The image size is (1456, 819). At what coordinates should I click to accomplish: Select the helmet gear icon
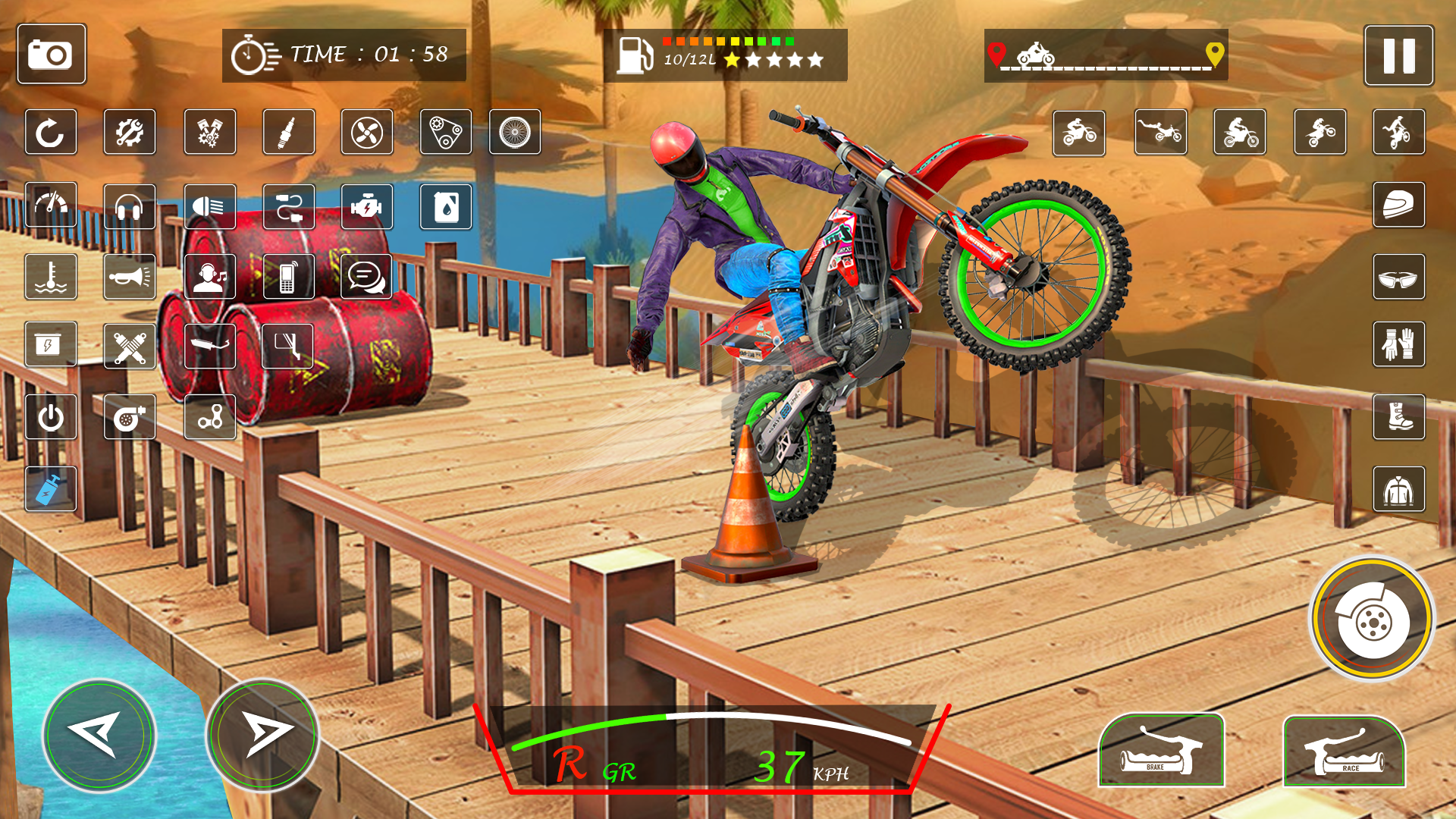1398,205
